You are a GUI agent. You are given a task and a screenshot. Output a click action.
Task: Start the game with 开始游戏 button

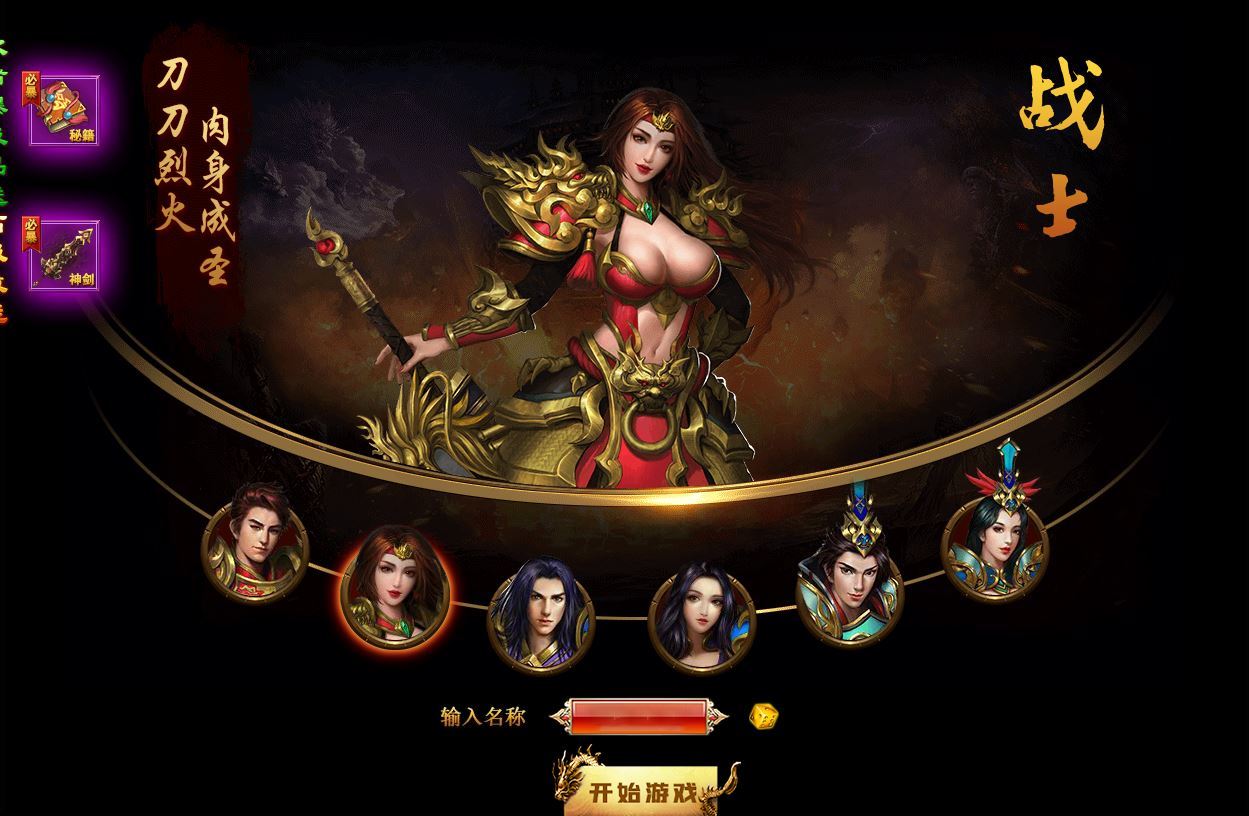coord(641,791)
